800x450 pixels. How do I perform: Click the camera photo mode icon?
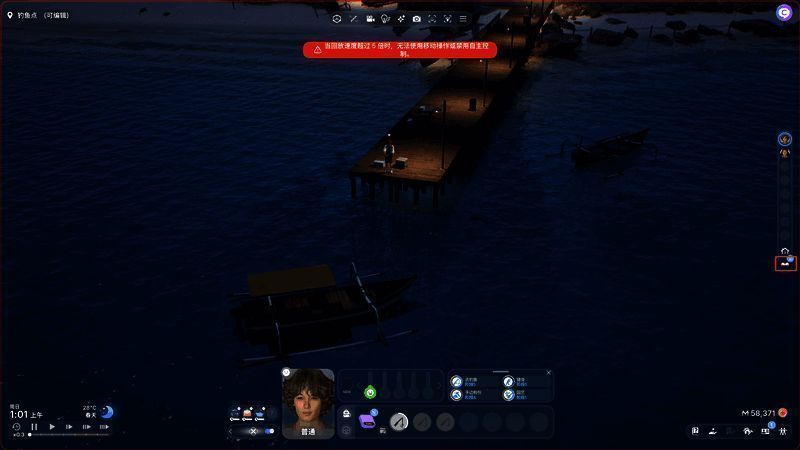coord(416,19)
